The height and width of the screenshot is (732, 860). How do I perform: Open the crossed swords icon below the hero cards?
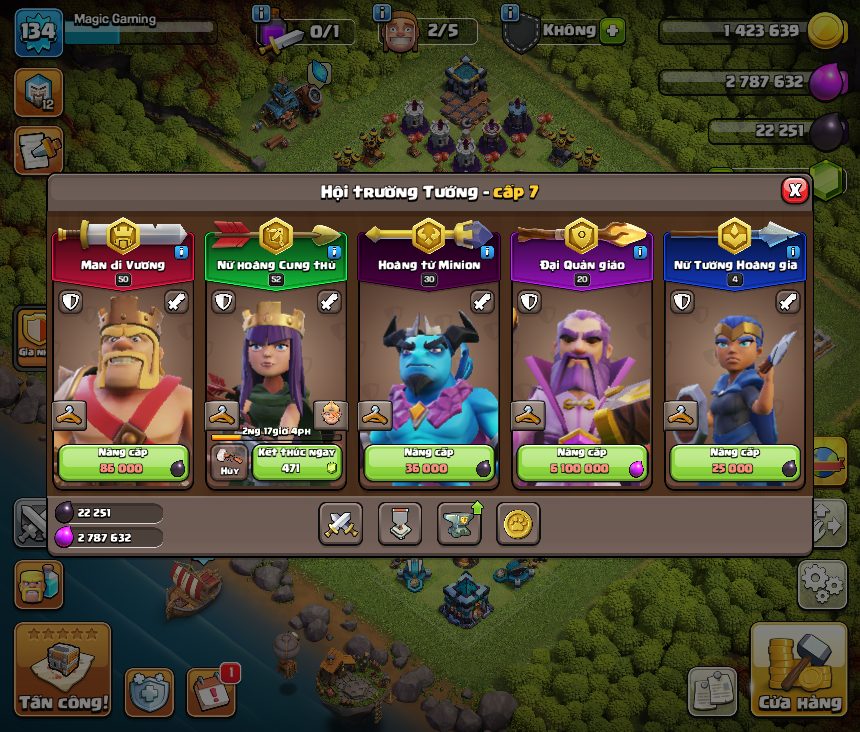(341, 523)
